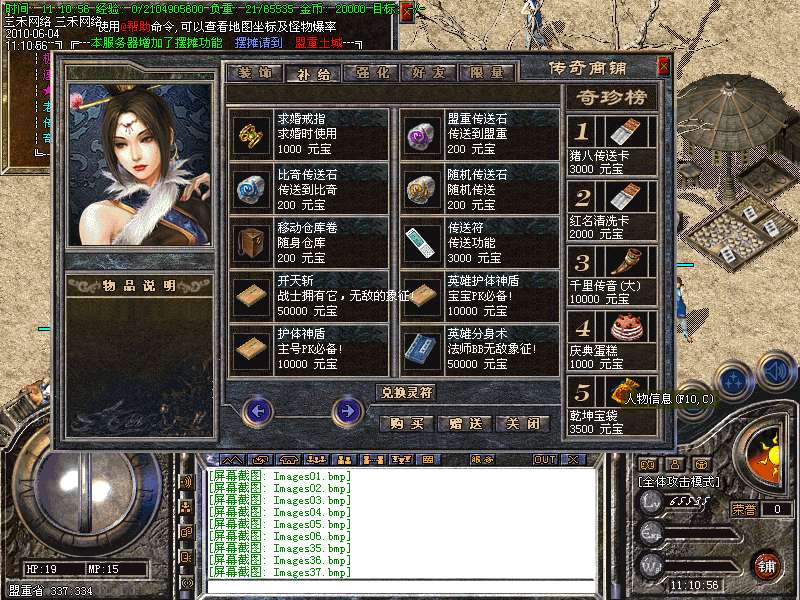Open 兑换灵符 exchange
This screenshot has width=800, height=600.
(x=406, y=392)
